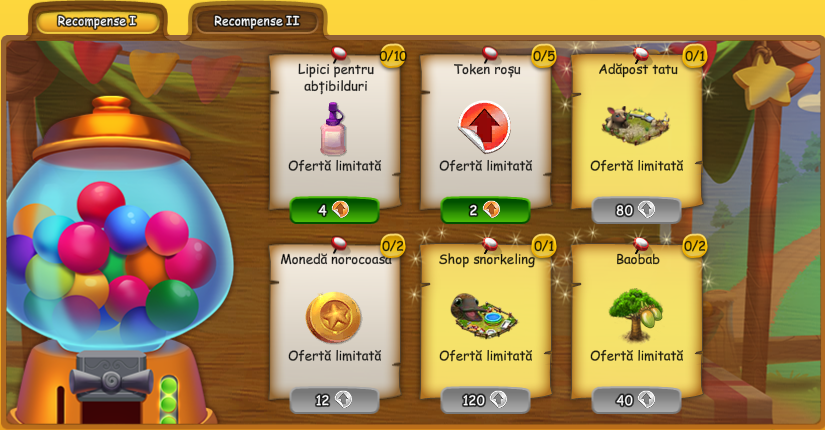This screenshot has height=430, width=825.
Task: Purchase Token roșu for 2 tokens
Action: pos(485,210)
